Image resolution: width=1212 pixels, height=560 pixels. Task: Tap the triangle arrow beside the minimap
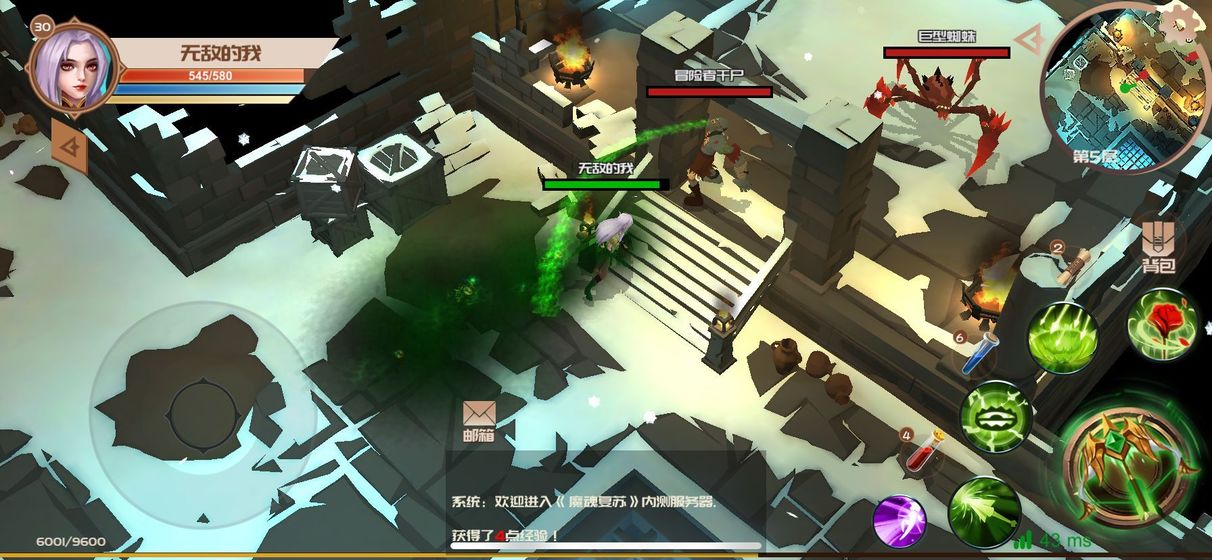coord(1028,40)
